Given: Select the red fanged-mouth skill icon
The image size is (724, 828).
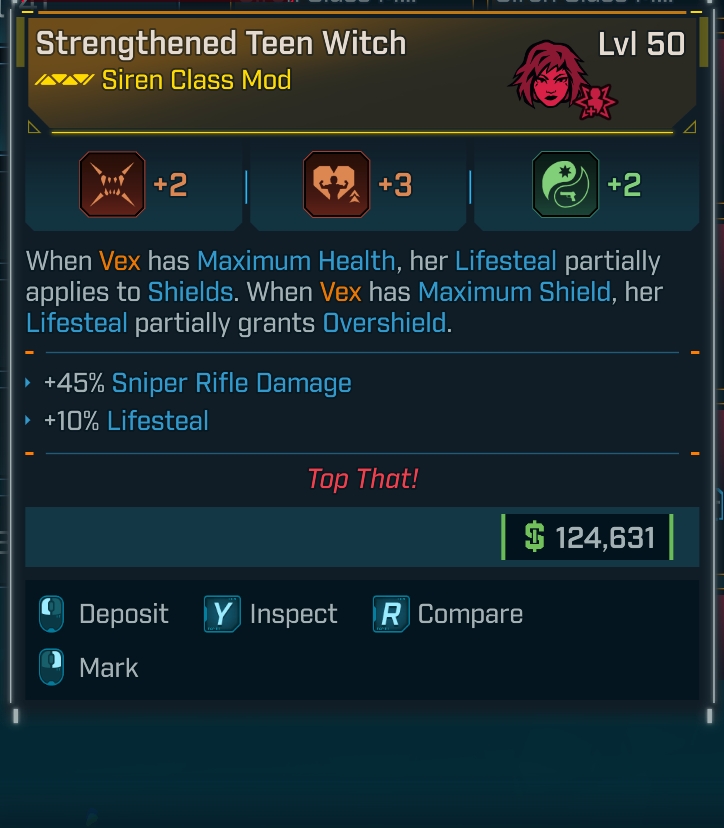Looking at the screenshot, I should pyautogui.click(x=112, y=185).
